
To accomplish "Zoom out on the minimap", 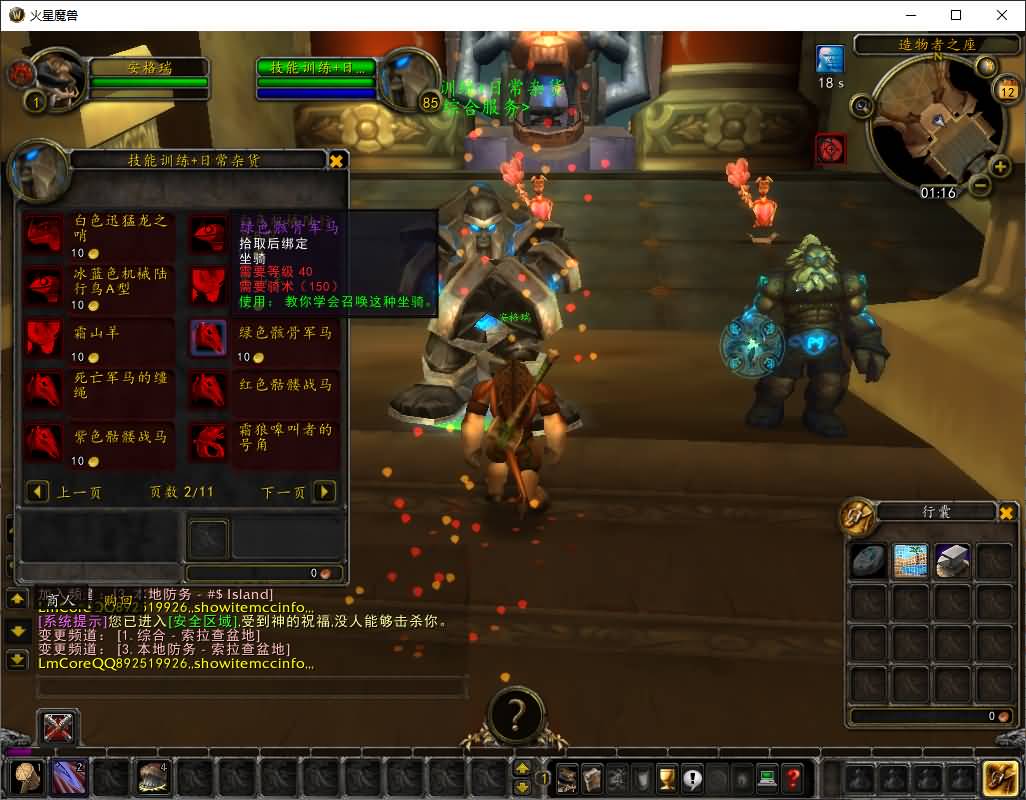I will pos(980,185).
